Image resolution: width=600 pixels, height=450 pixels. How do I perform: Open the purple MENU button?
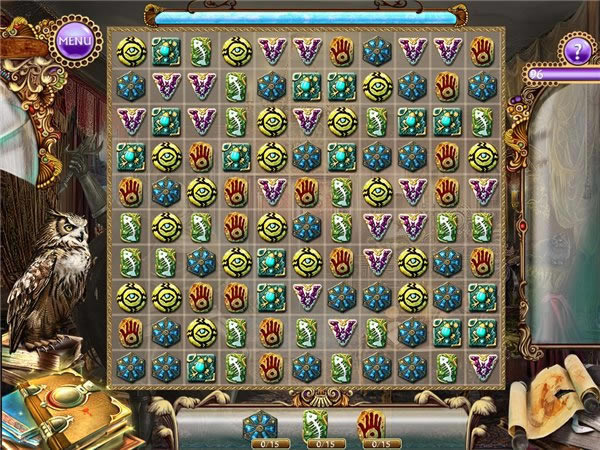(x=74, y=42)
